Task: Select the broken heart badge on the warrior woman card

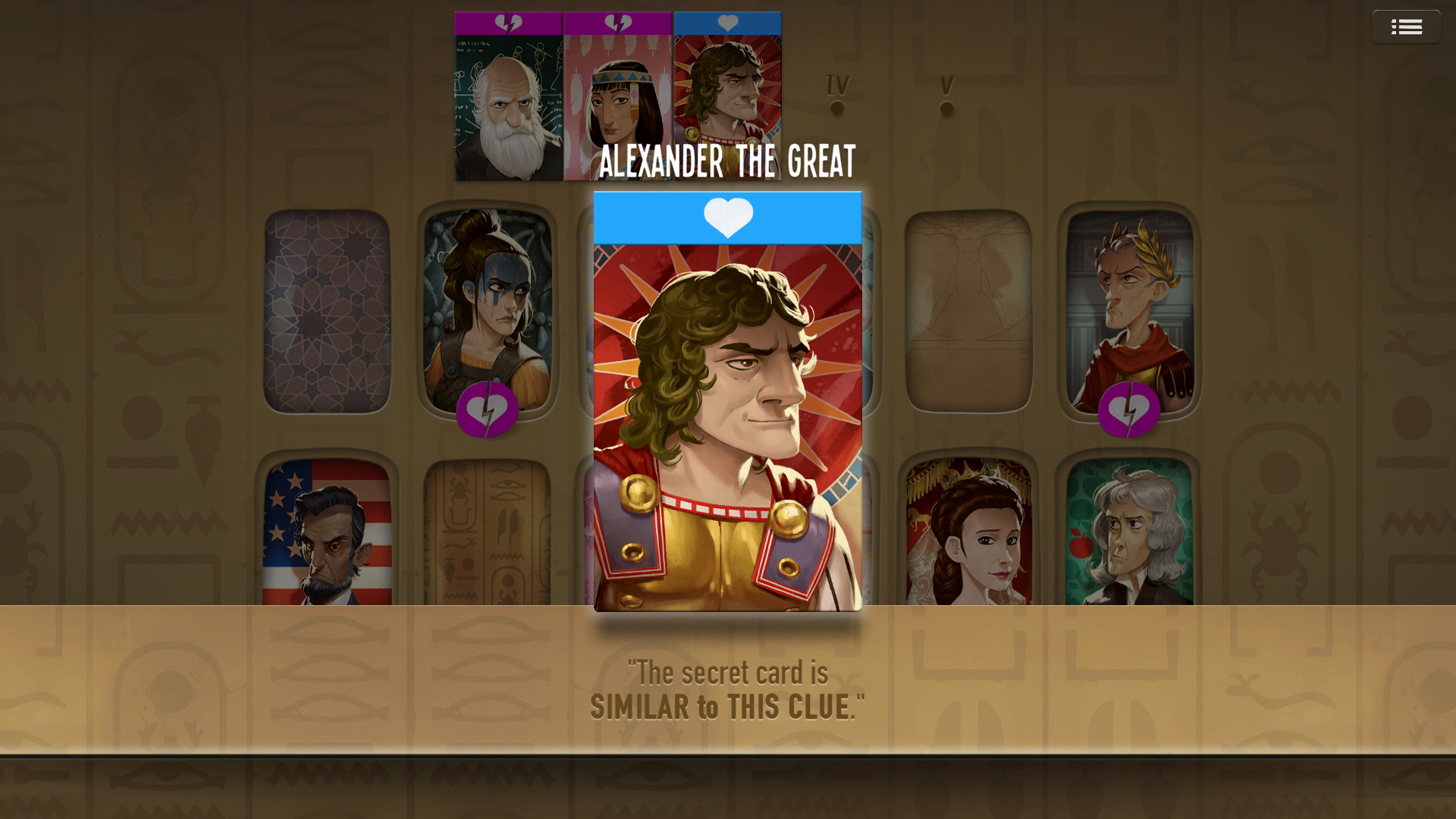Action: coord(488,410)
